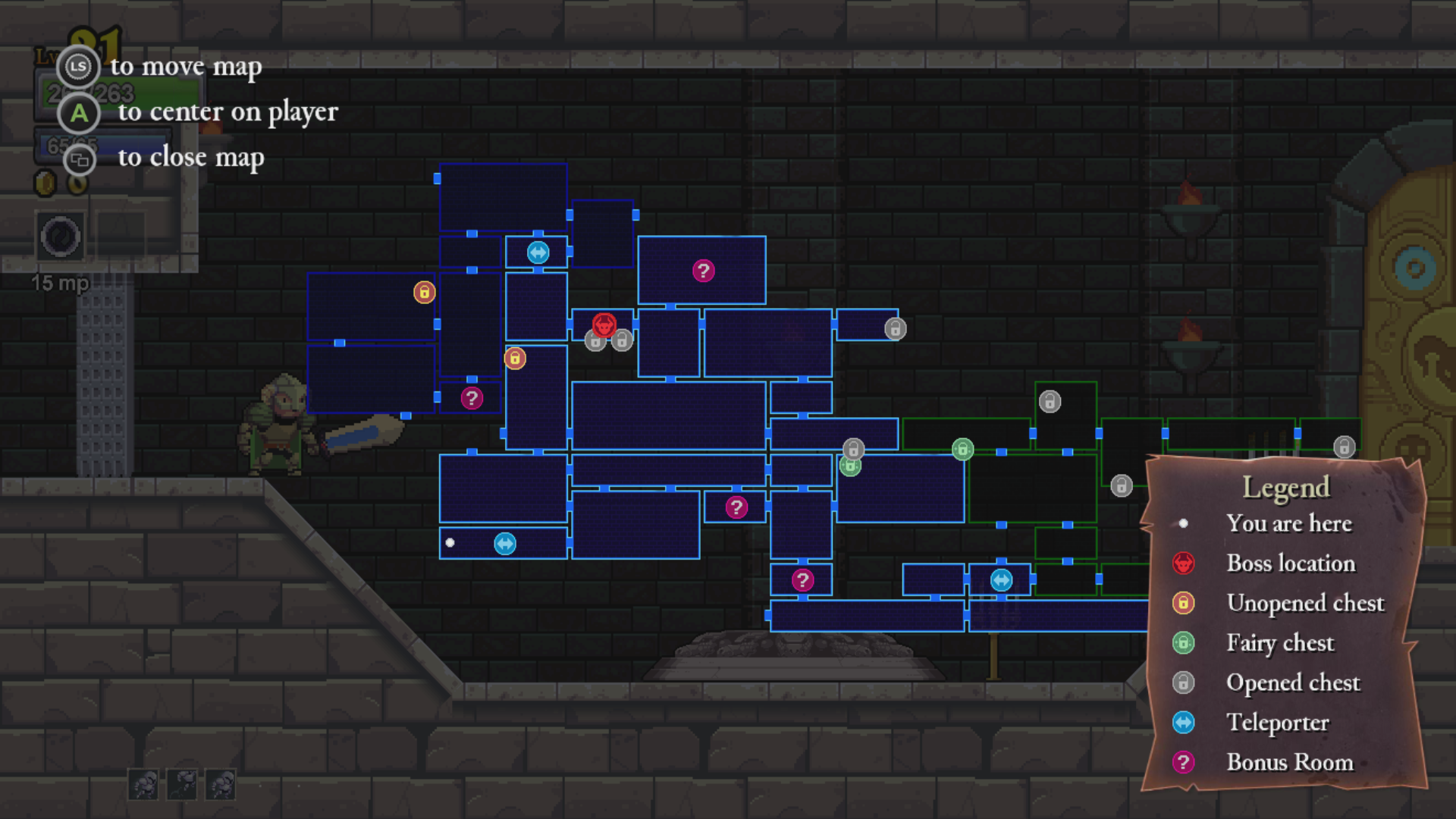Click the white player position dot on the map
The width and height of the screenshot is (1456, 819).
pos(450,543)
